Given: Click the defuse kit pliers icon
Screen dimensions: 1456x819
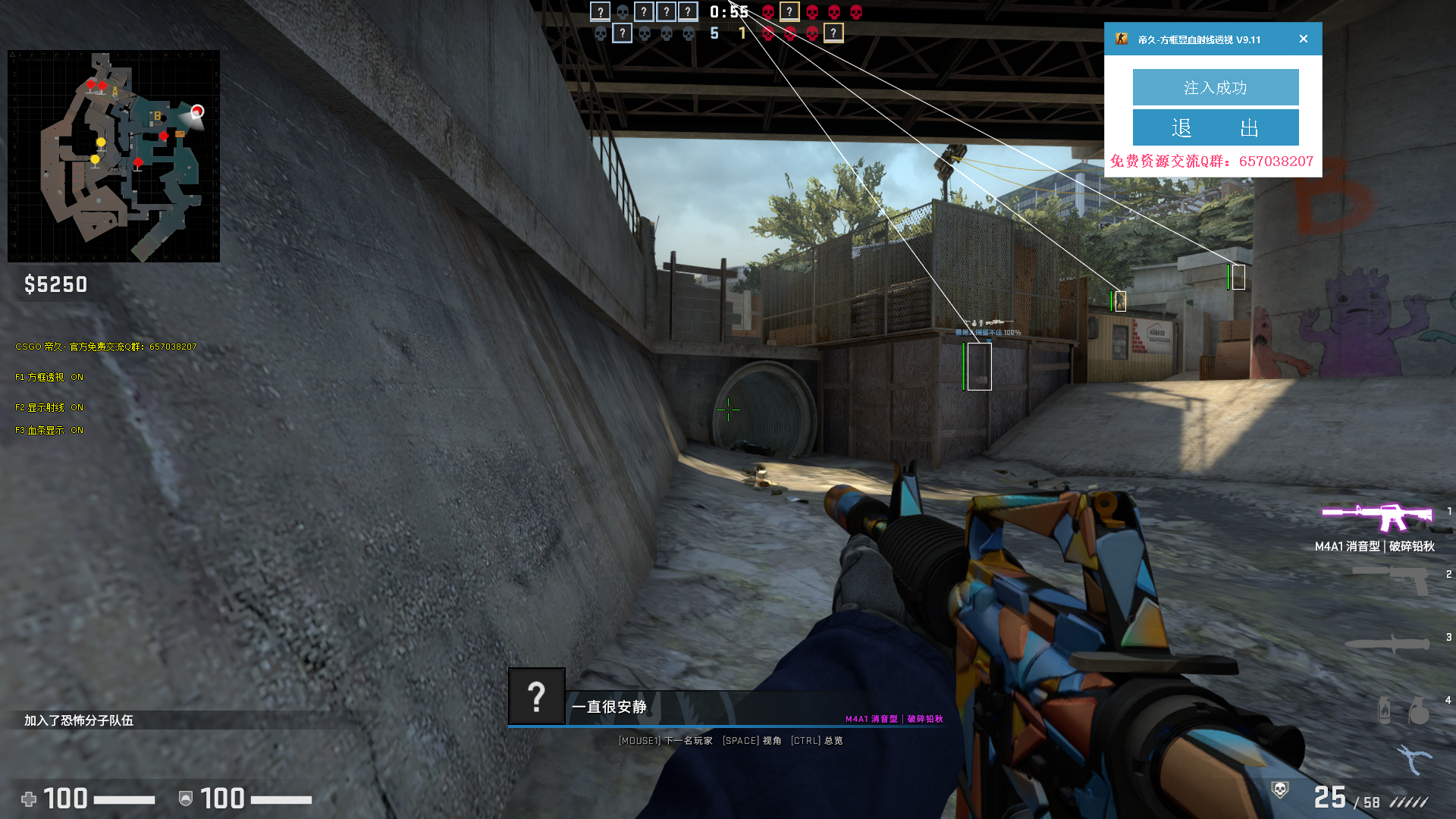Looking at the screenshot, I should point(1414,758).
